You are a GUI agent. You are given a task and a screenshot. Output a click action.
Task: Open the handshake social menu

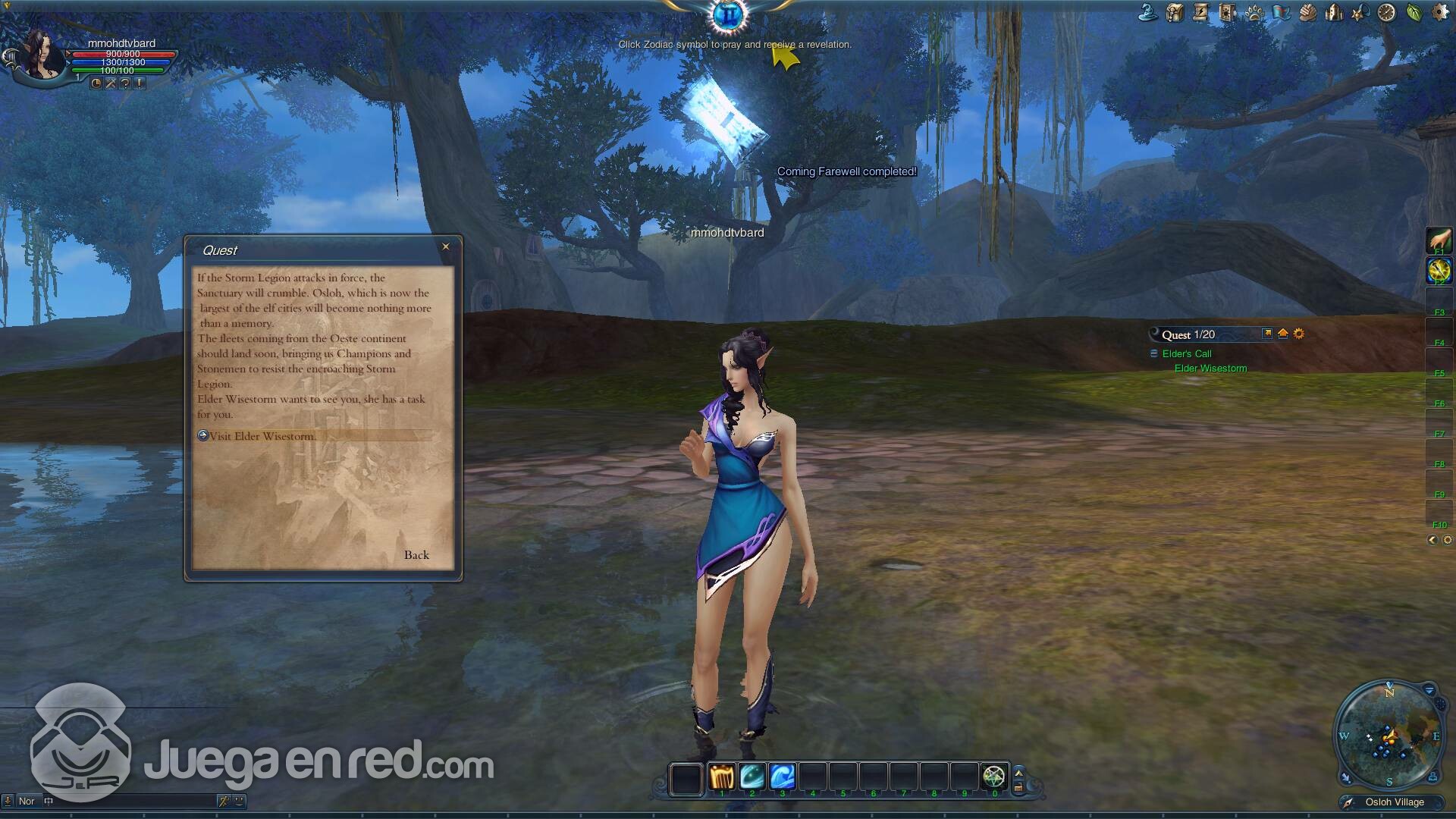1307,13
